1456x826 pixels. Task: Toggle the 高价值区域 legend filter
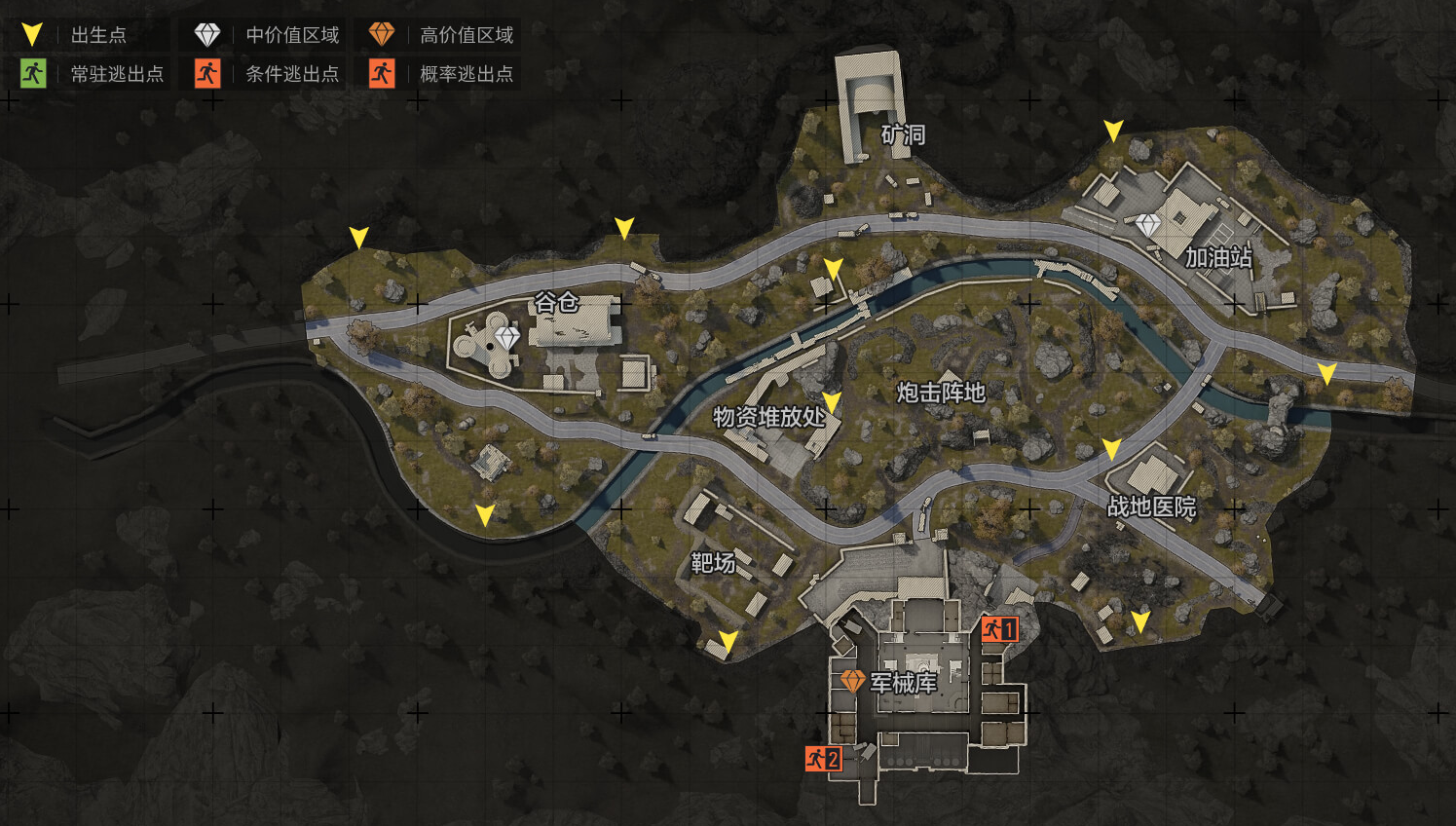(x=441, y=35)
